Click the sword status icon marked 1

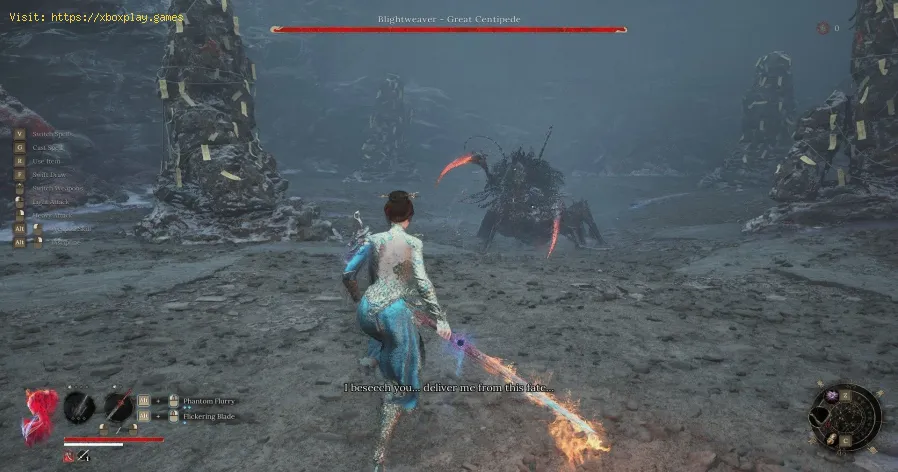coord(83,457)
